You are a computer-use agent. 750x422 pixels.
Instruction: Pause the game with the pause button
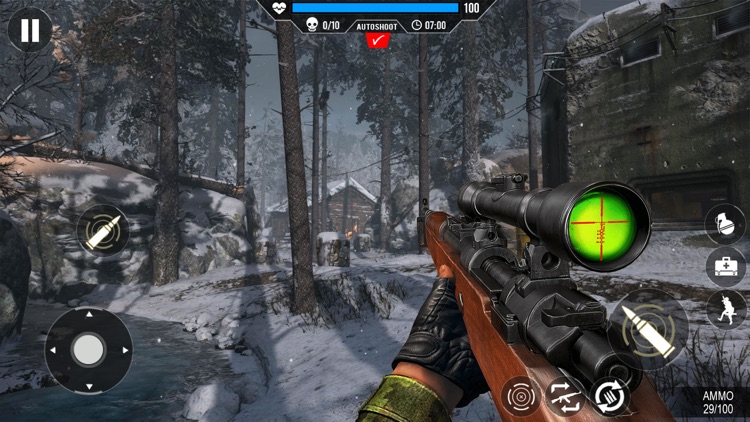pyautogui.click(x=30, y=30)
